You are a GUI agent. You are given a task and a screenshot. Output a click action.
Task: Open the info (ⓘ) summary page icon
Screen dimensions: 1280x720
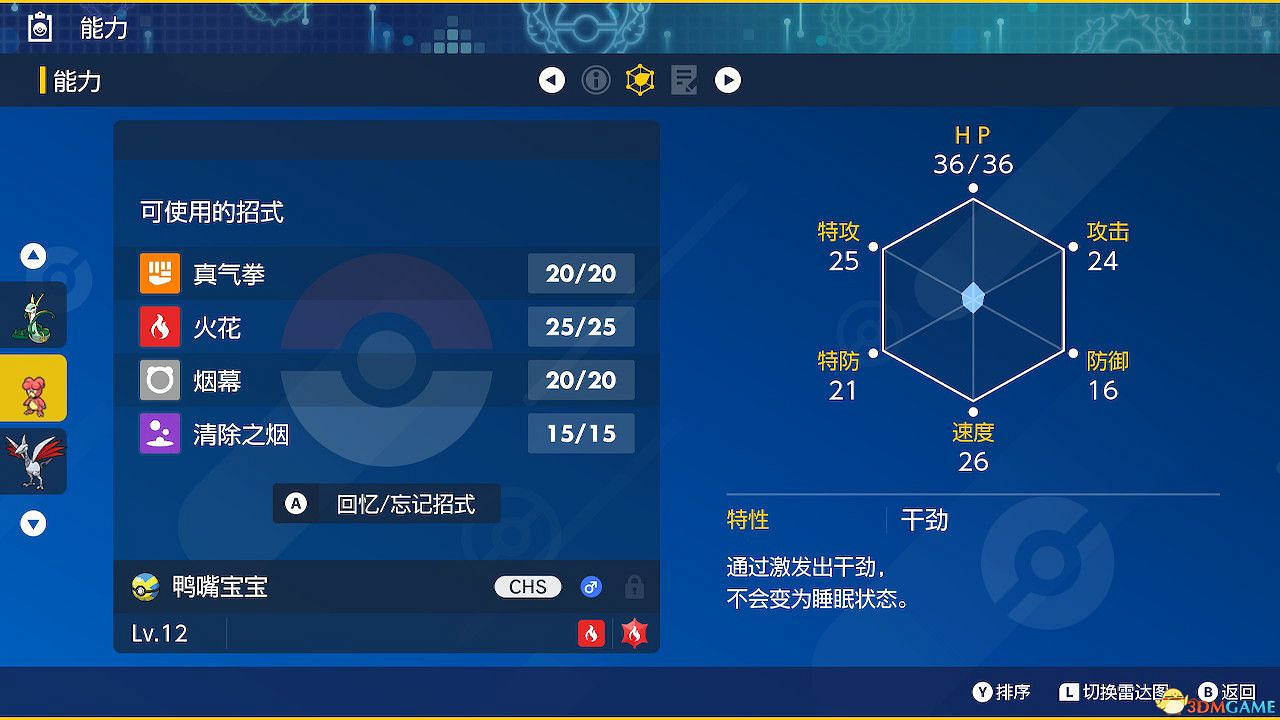pyautogui.click(x=596, y=80)
